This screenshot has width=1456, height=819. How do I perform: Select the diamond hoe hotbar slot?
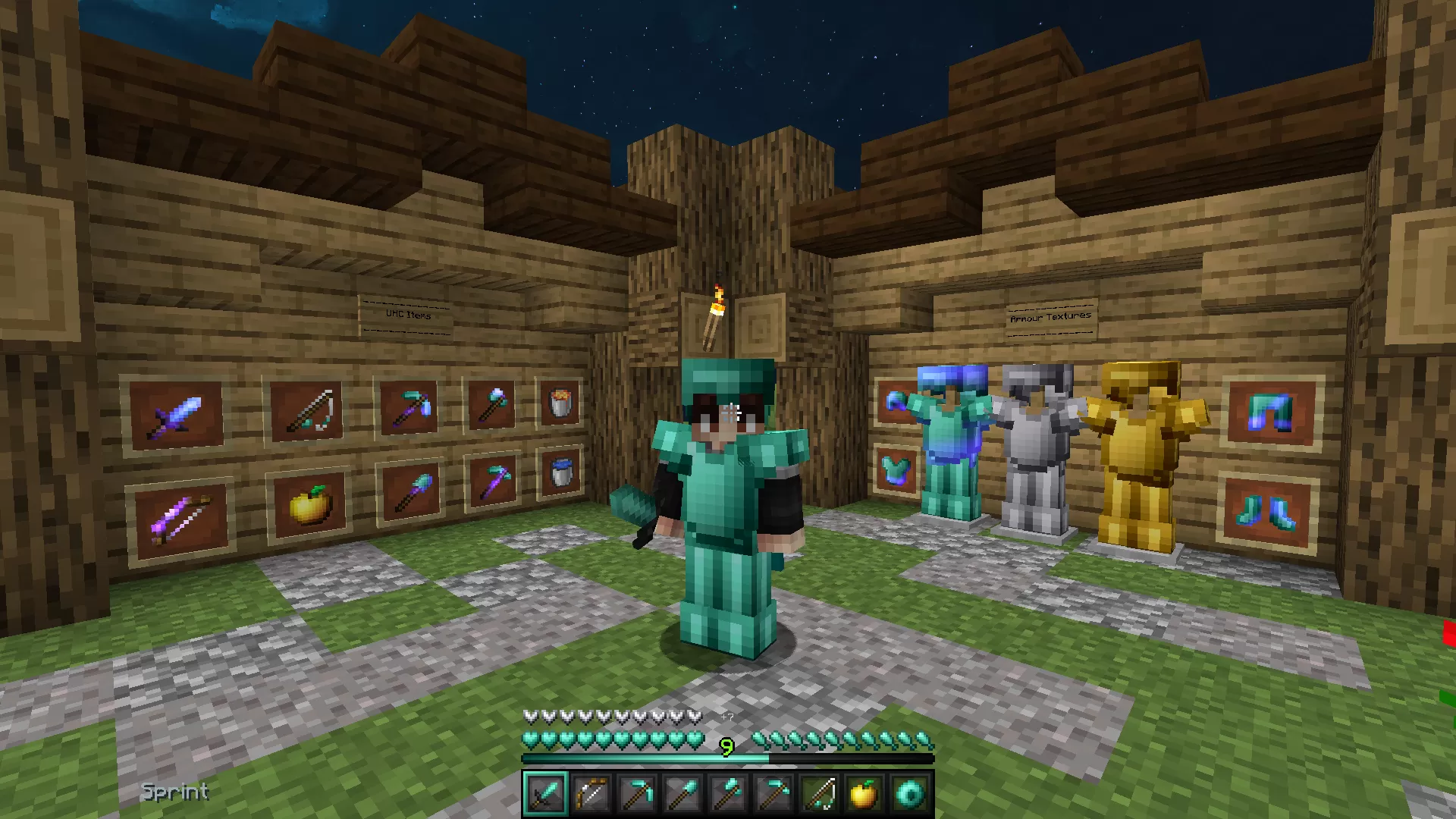coord(773,794)
